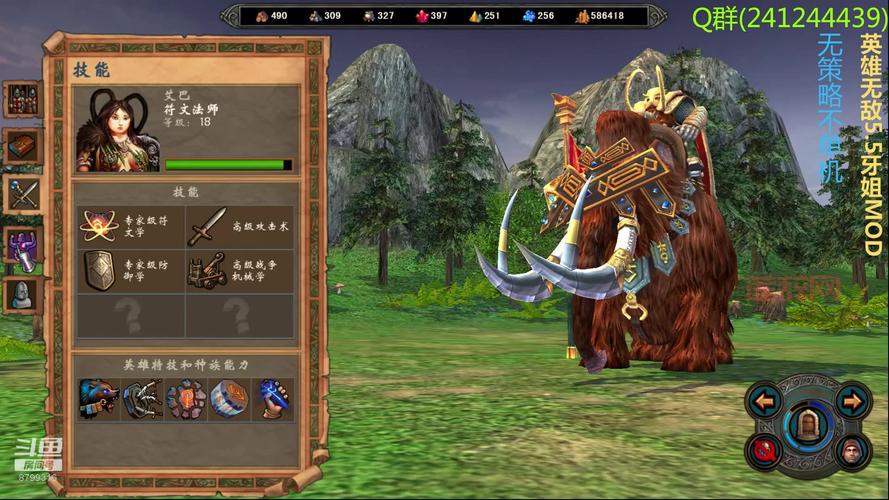Viewport: 889px width, 500px height.
Task: Choose the 高级攻击术 sword skill
Action: (208, 226)
